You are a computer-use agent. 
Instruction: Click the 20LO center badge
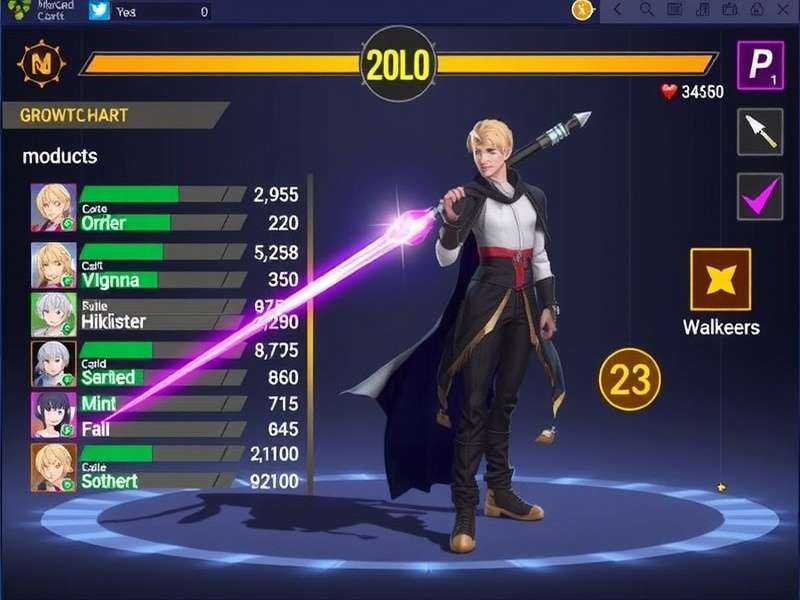click(398, 65)
